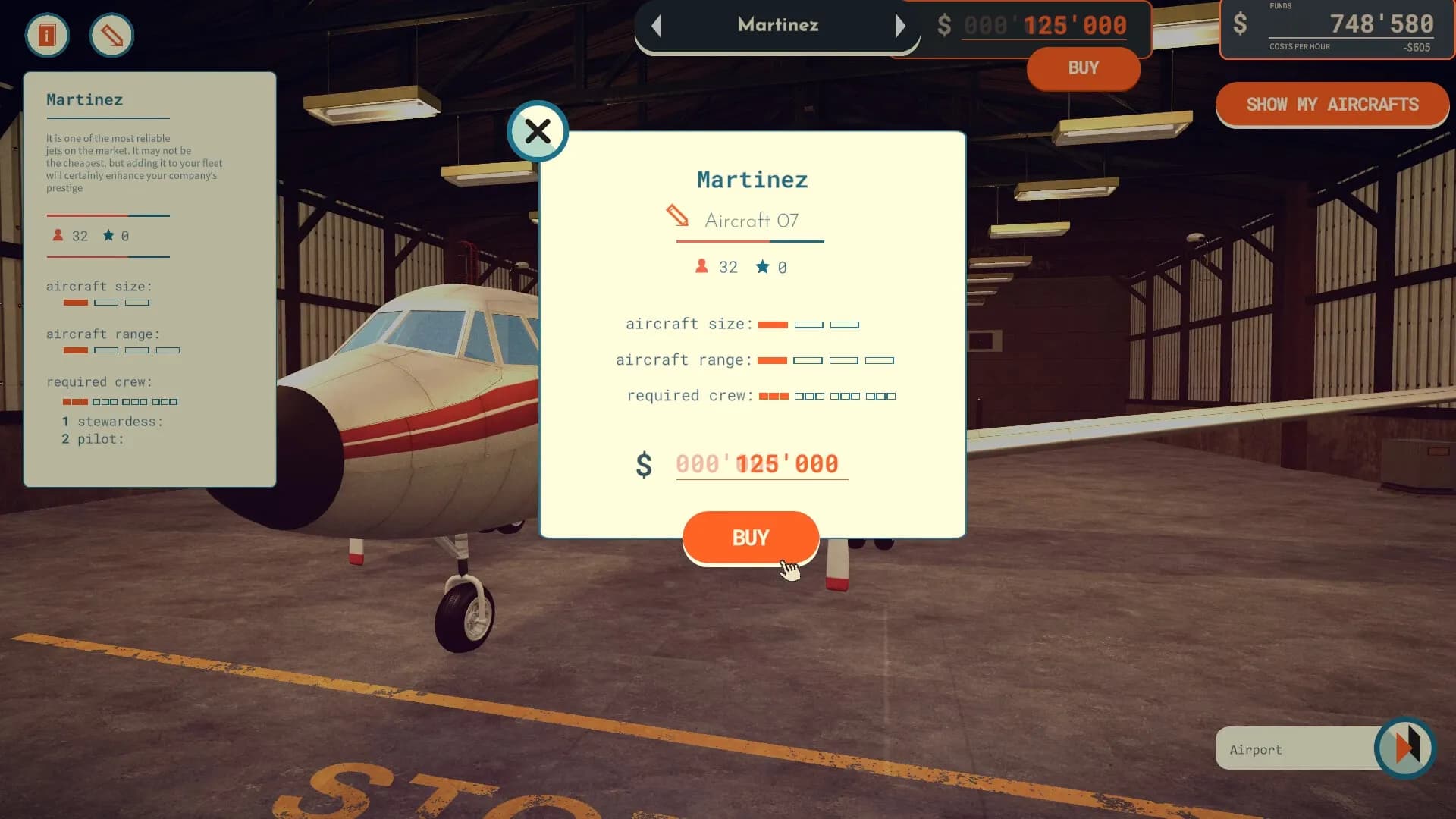Go to the Airport view

[x=1404, y=748]
